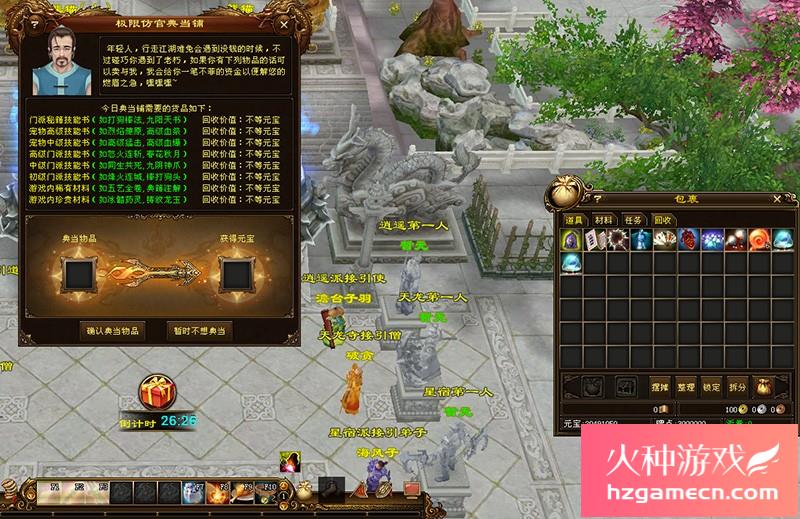Confirm pawning with 确认典当物品 button
The height and width of the screenshot is (519, 800).
click(113, 330)
